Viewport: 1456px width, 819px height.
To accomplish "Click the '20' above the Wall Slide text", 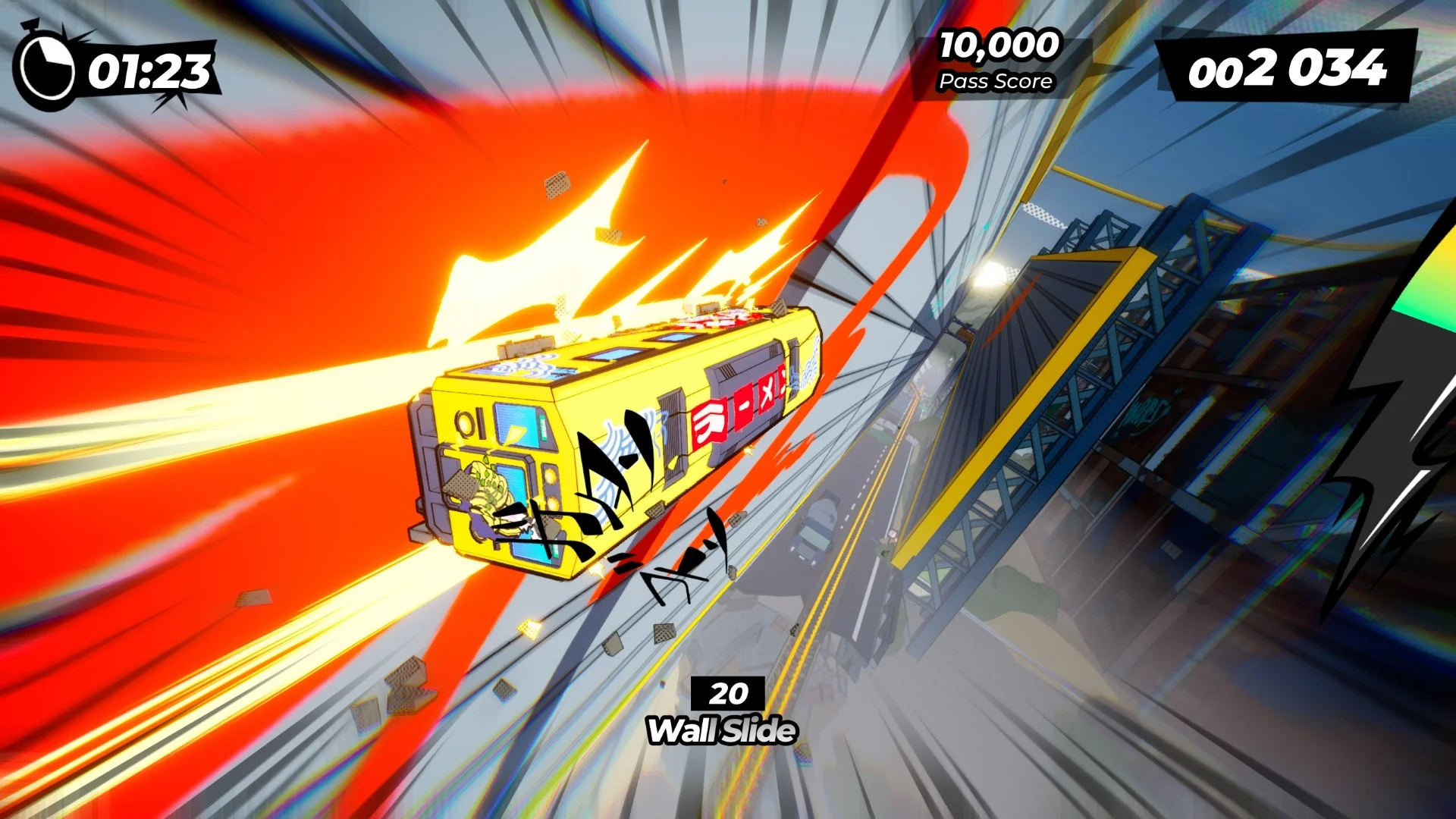I will coord(730,695).
